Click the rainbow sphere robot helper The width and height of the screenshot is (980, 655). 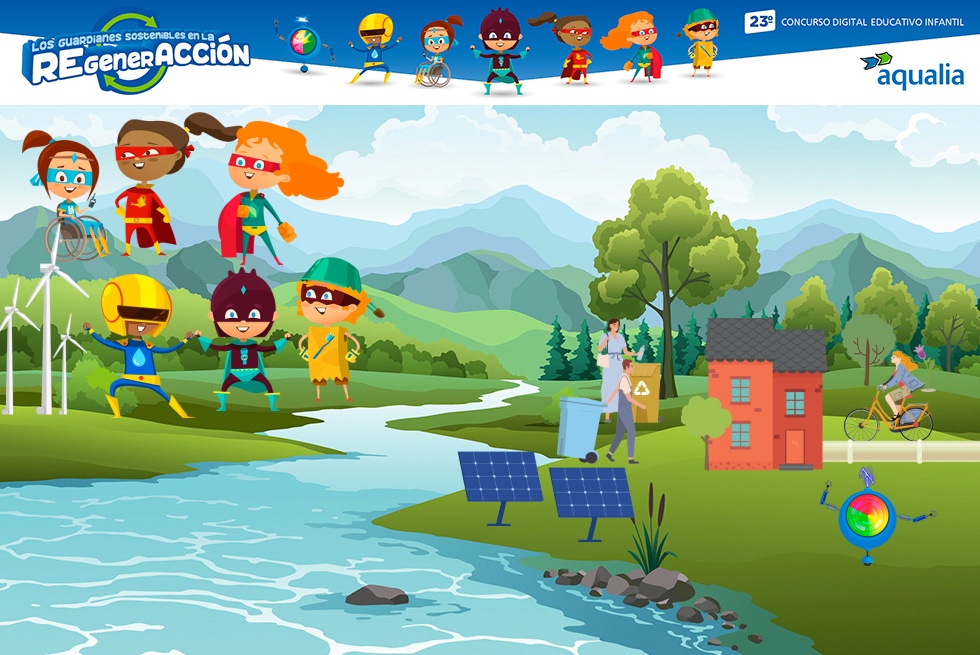point(866,516)
